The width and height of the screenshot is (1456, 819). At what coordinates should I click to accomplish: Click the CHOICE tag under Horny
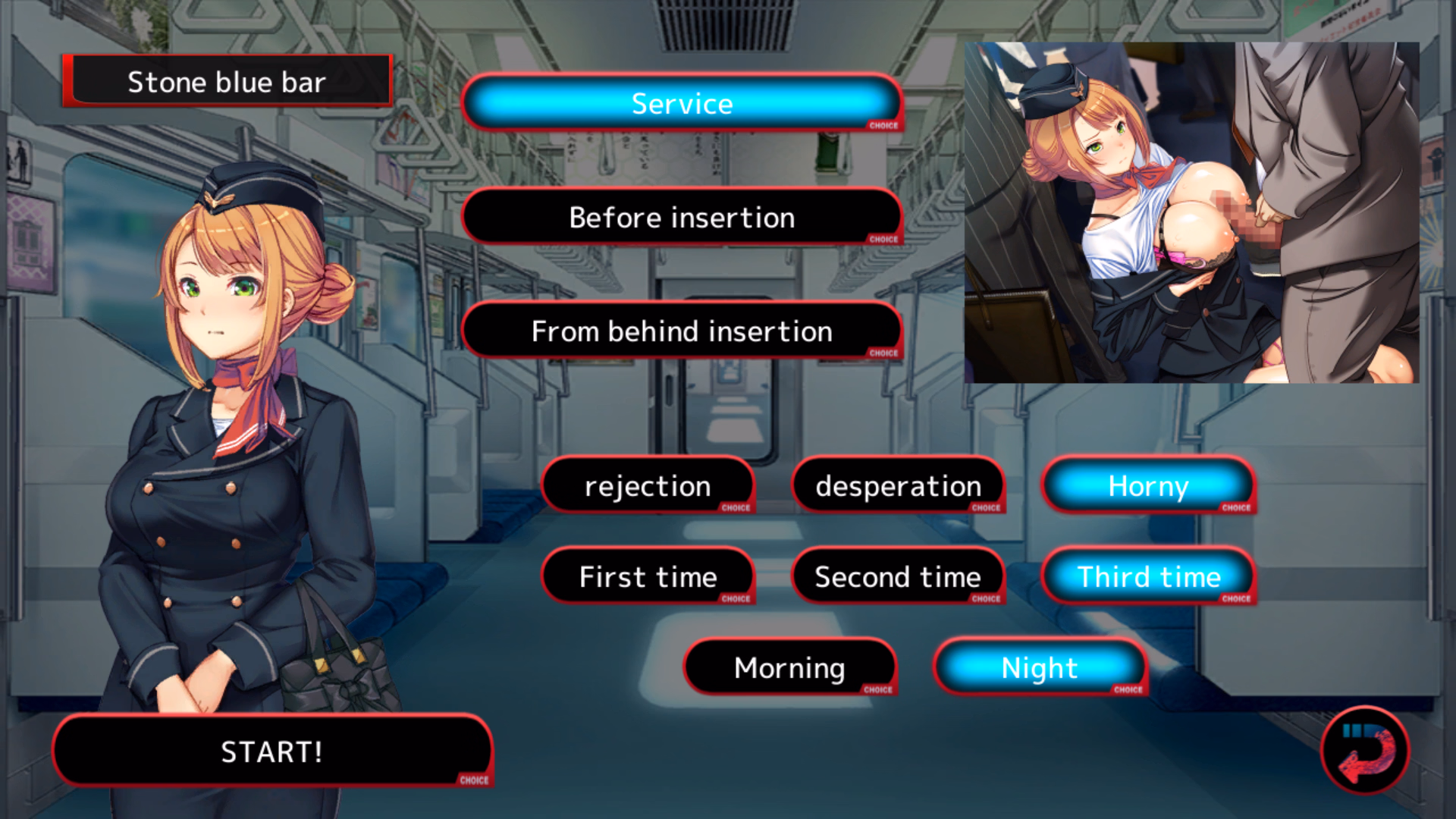[x=1235, y=509]
